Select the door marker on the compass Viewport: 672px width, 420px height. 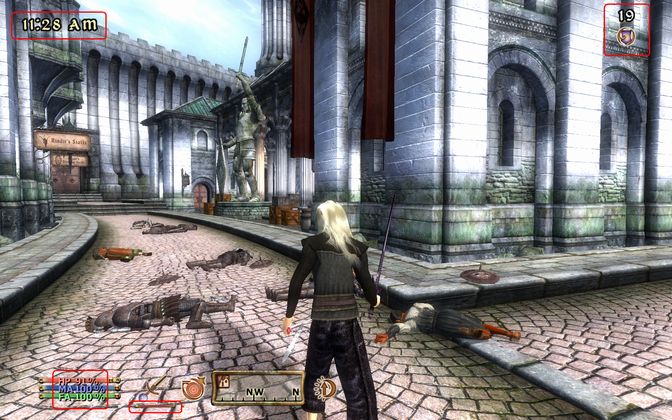click(x=223, y=380)
